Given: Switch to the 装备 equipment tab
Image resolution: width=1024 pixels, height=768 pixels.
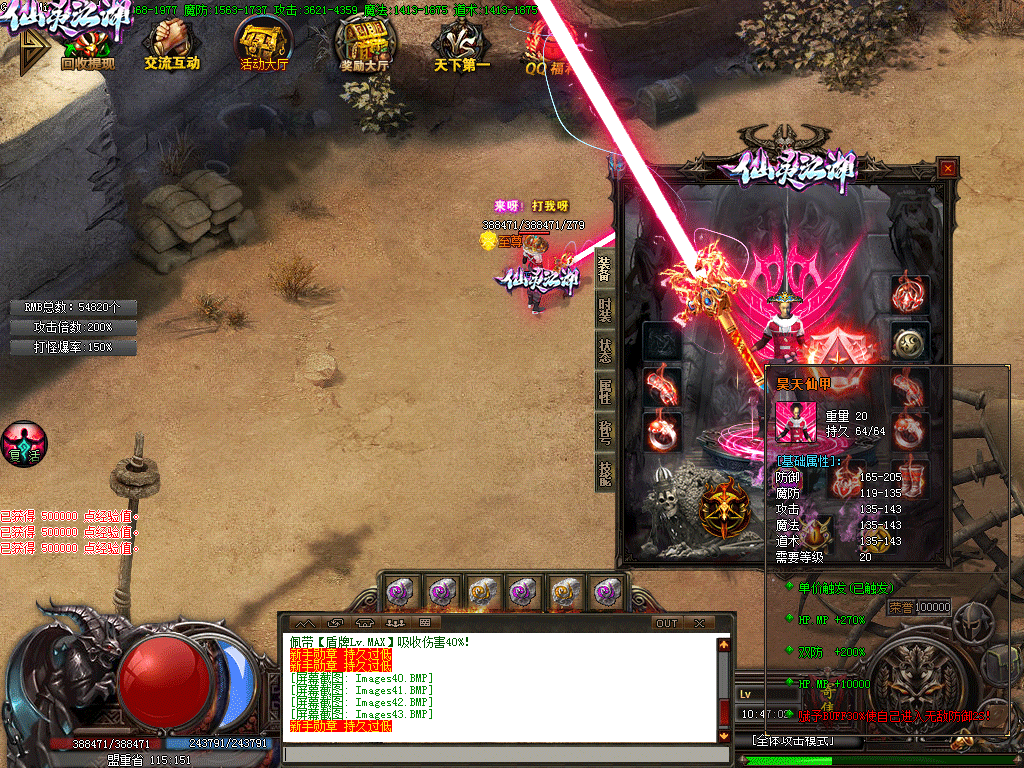Looking at the screenshot, I should click(605, 268).
